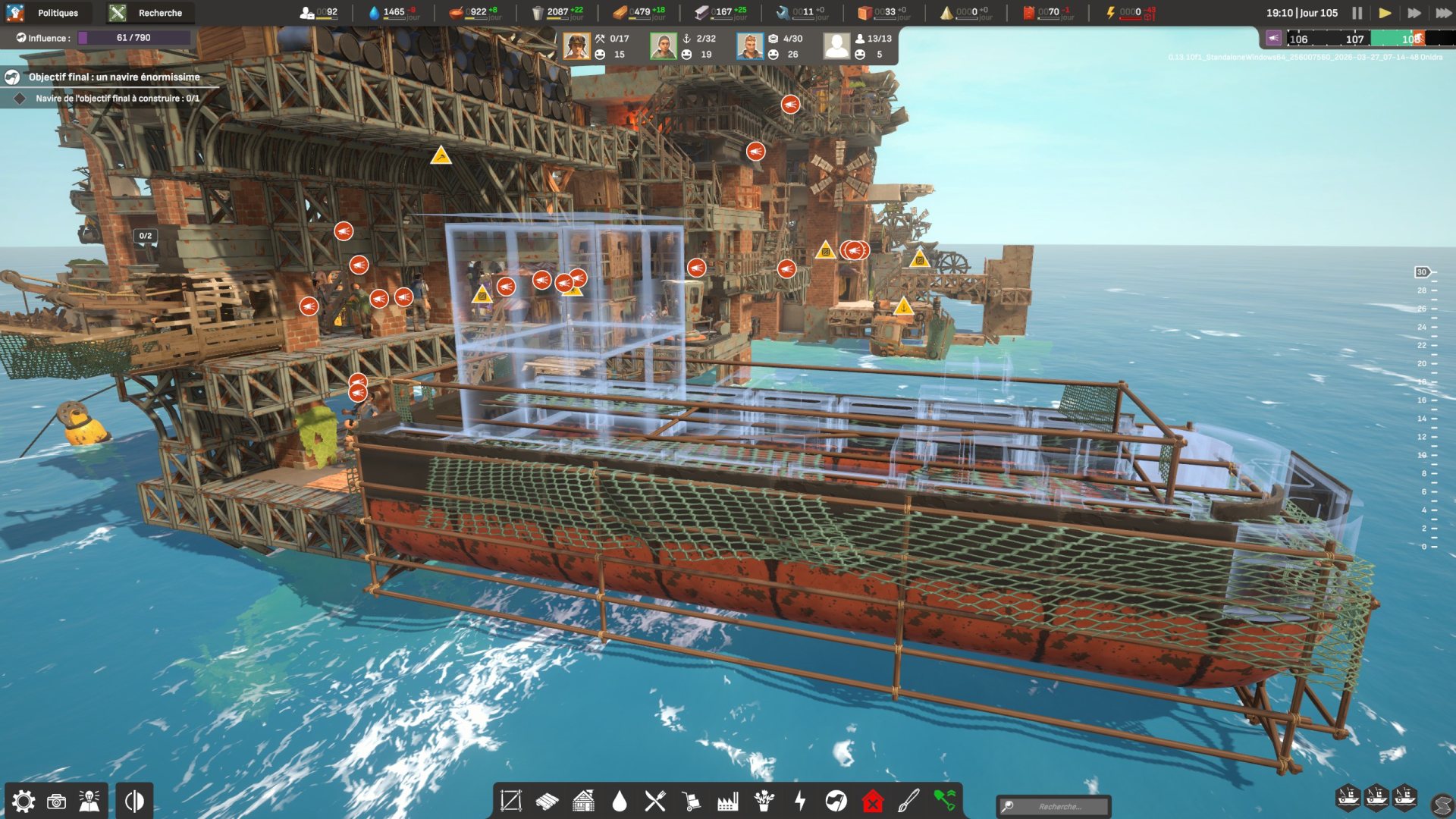Pause the game time
1456x819 pixels.
pyautogui.click(x=1357, y=13)
